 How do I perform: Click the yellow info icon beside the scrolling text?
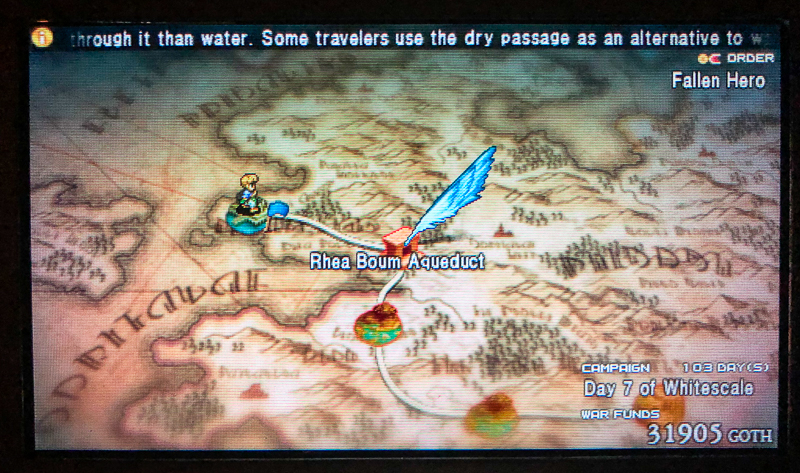(x=42, y=38)
